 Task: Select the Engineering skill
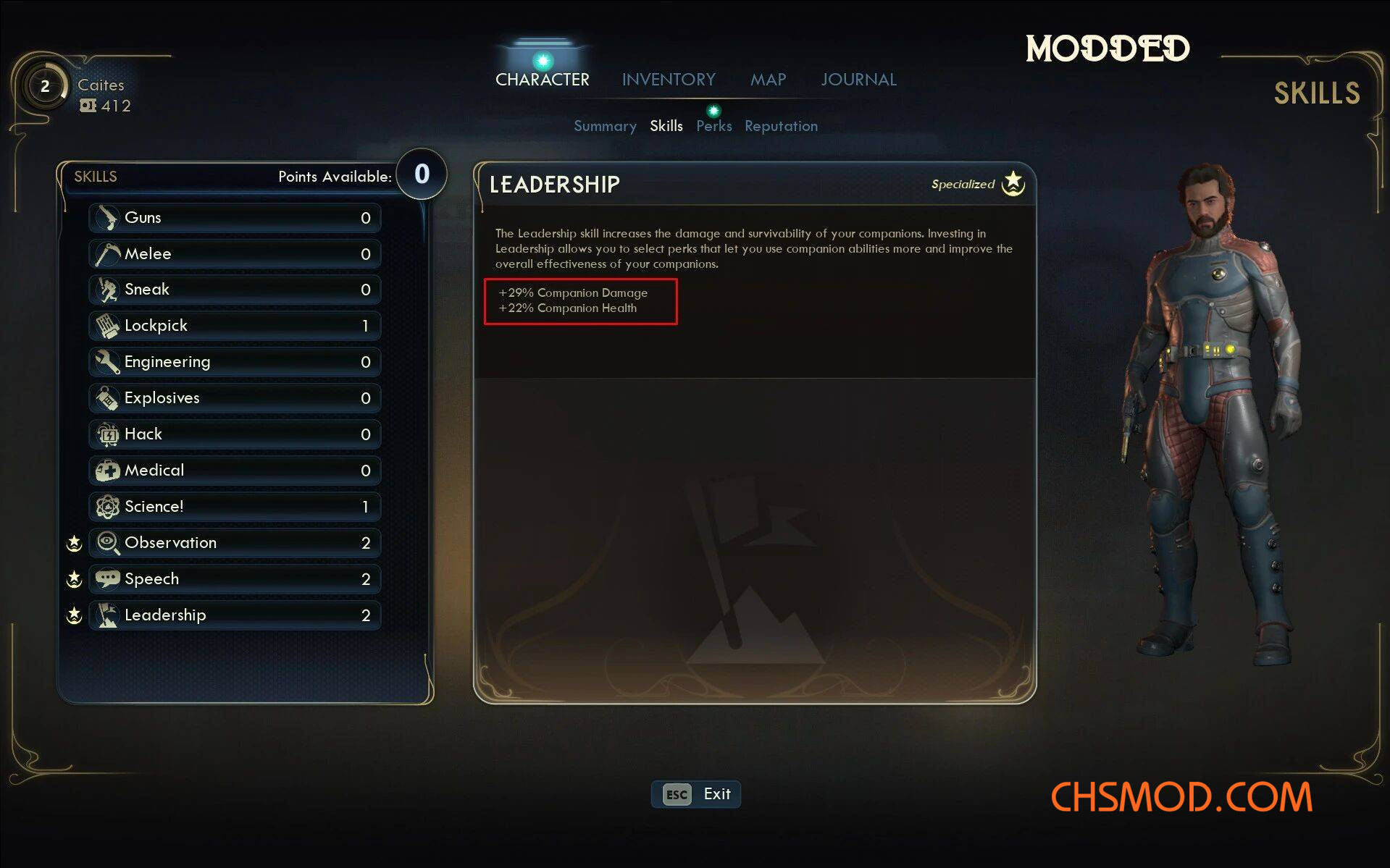(235, 362)
